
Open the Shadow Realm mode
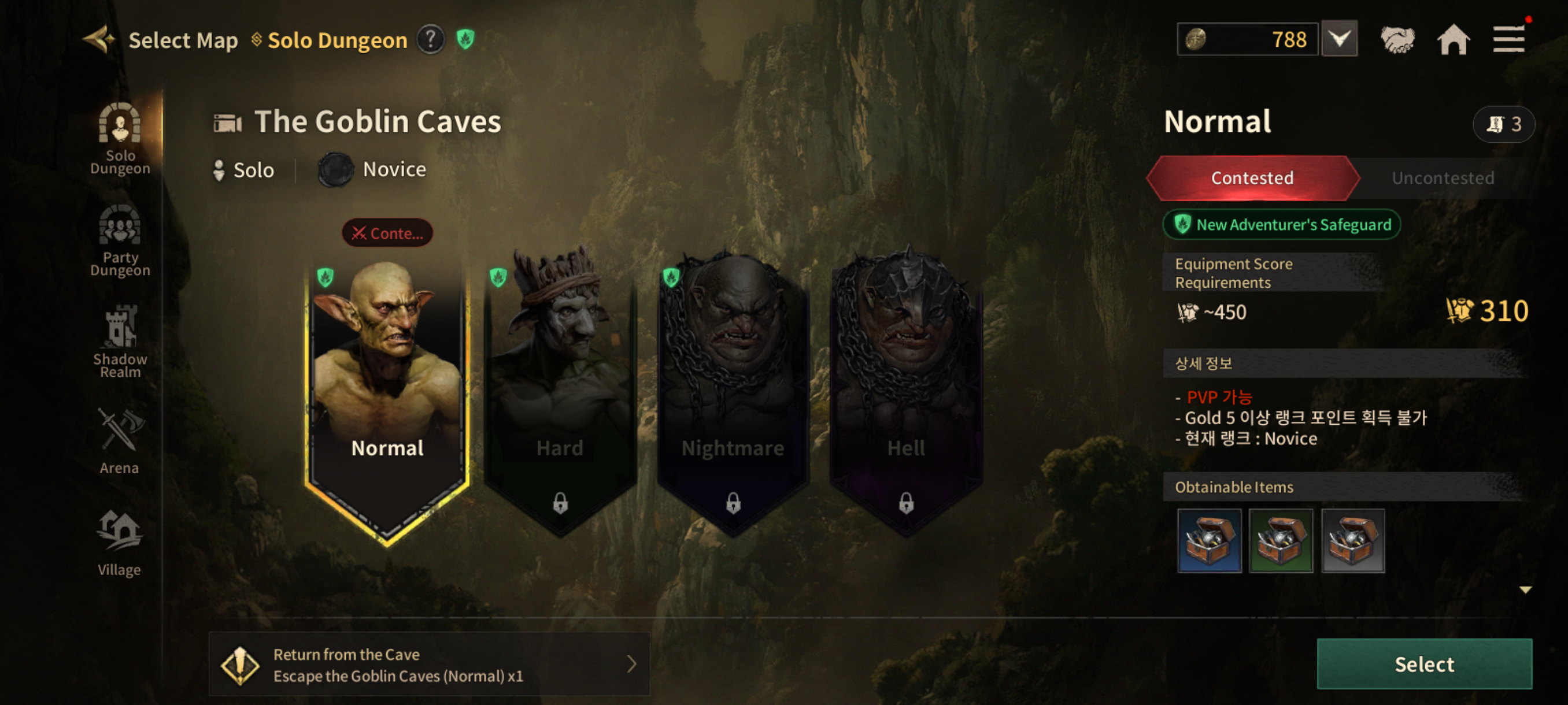[120, 342]
